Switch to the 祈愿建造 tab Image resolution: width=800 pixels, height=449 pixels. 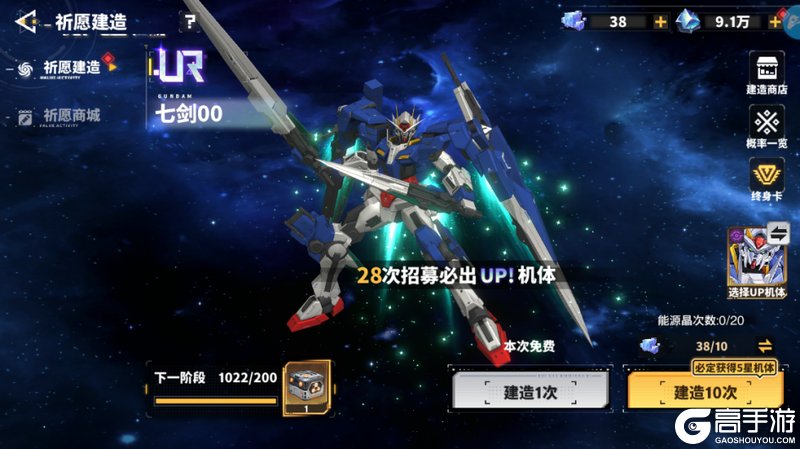coord(72,67)
